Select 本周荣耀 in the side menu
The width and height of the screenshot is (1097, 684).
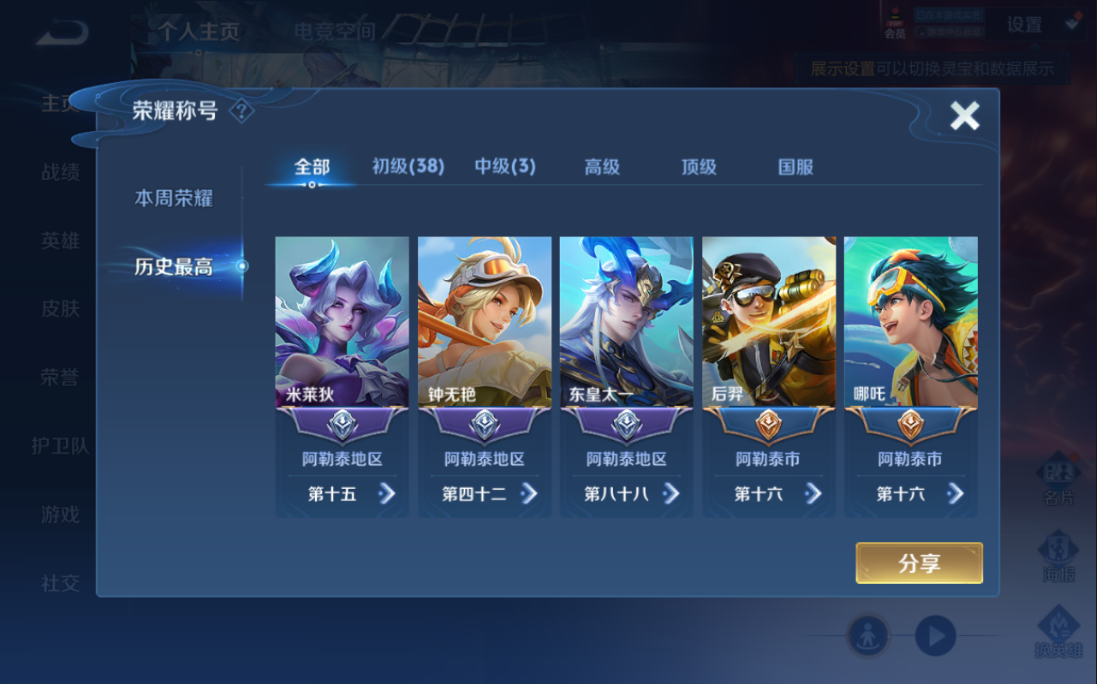point(174,198)
